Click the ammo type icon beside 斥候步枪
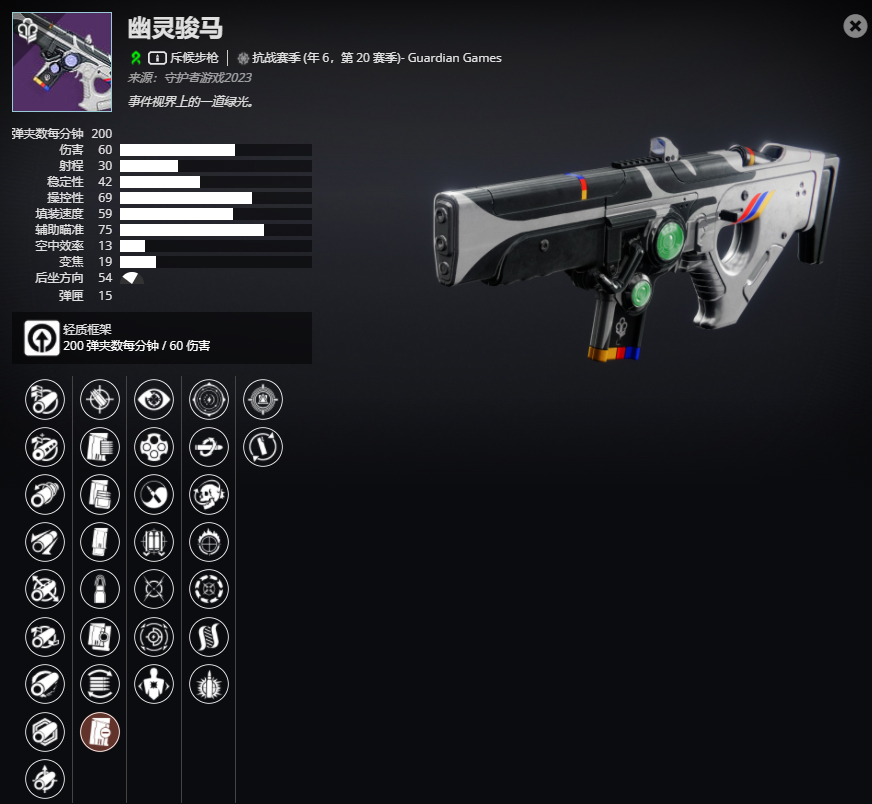The width and height of the screenshot is (872, 804). (157, 57)
